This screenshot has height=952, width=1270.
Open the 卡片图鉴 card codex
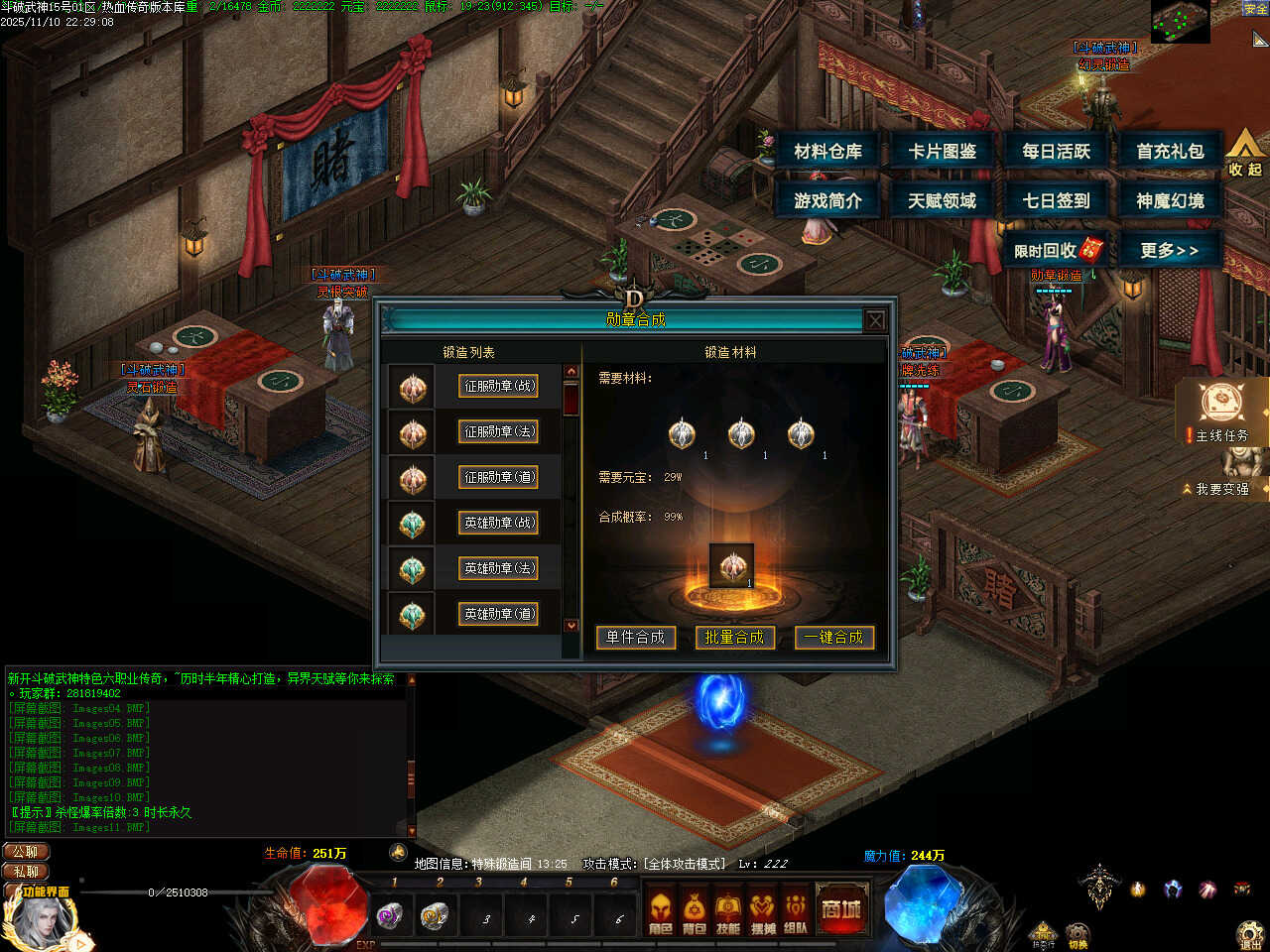942,152
